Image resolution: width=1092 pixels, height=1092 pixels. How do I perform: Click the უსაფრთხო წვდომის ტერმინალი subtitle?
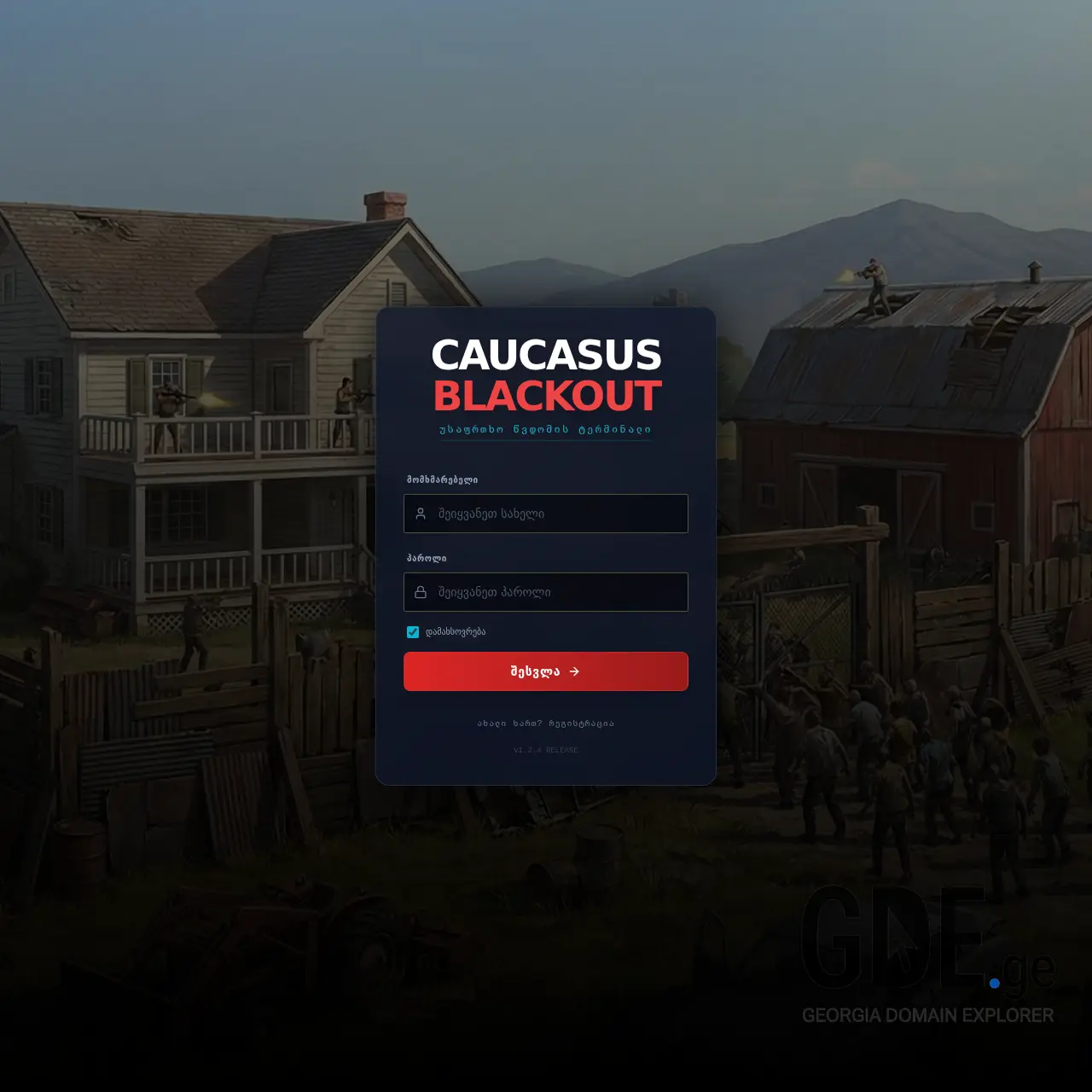(546, 431)
